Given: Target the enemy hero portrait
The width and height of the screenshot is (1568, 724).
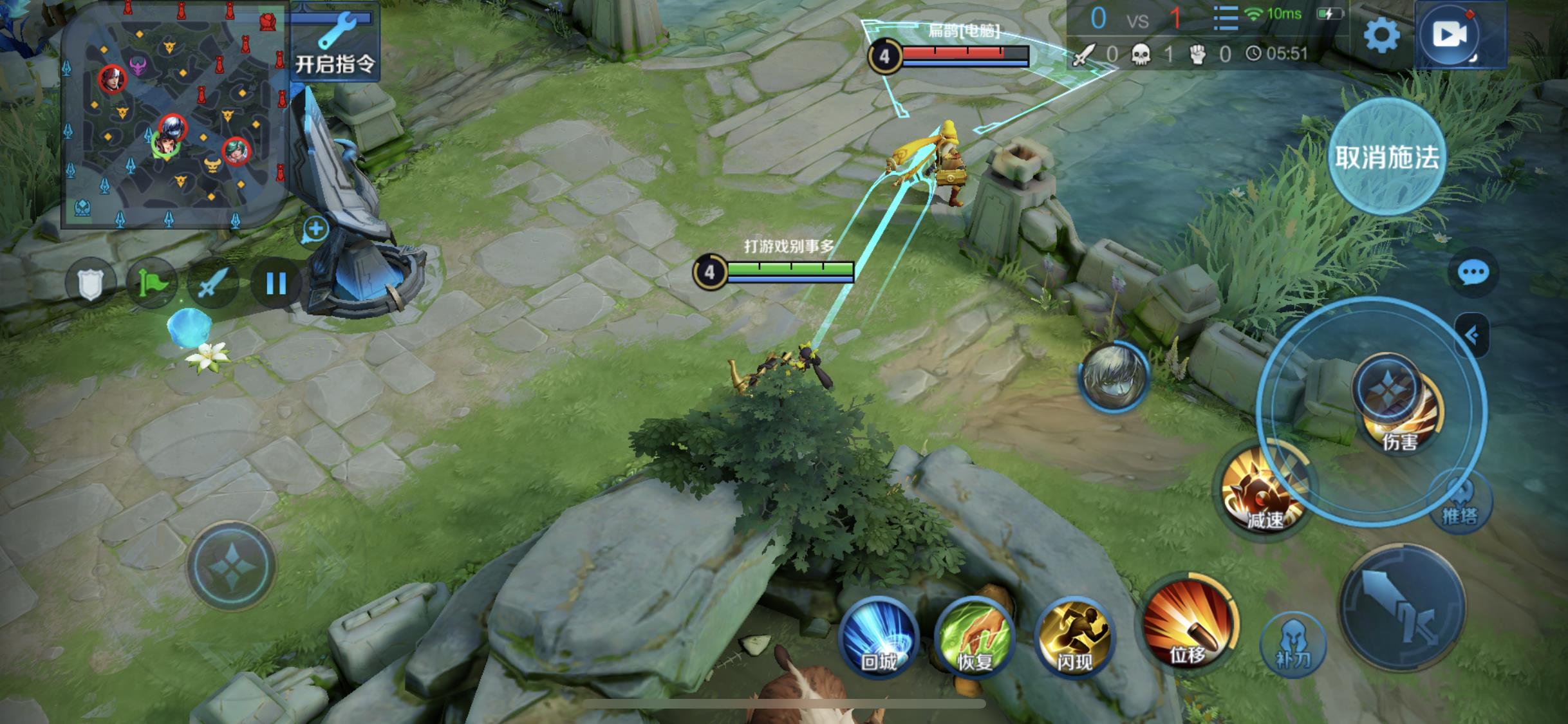Looking at the screenshot, I should (1114, 376).
